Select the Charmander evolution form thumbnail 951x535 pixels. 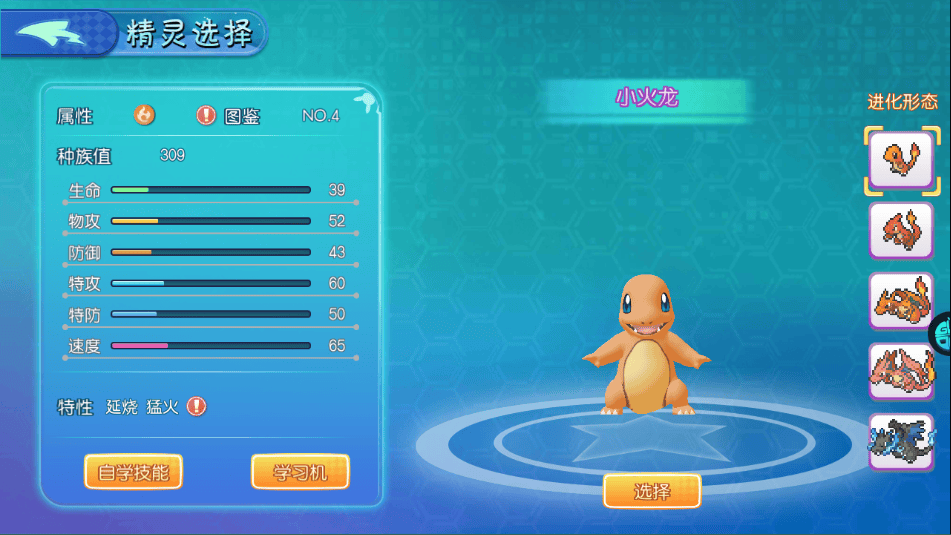(x=901, y=160)
